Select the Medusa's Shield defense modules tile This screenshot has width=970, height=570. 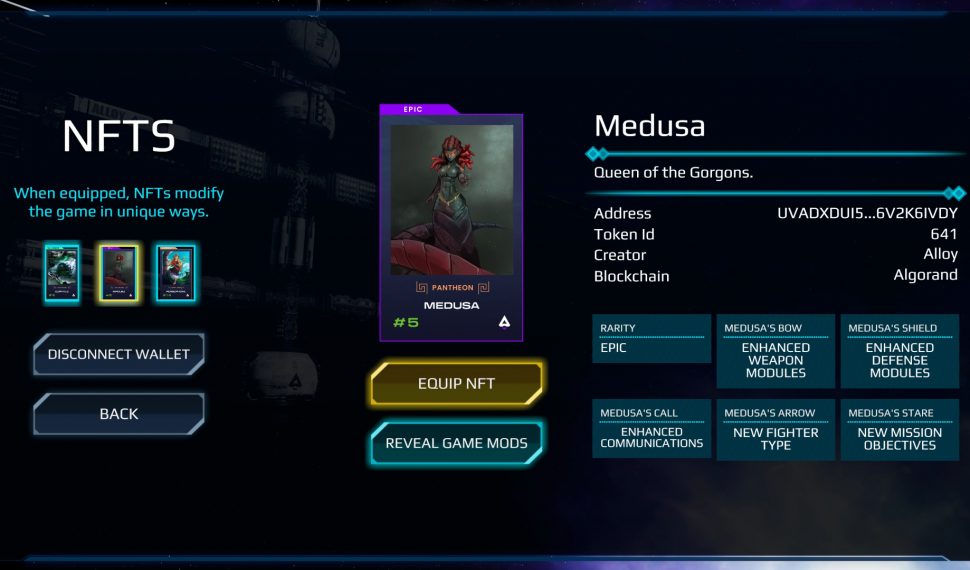point(899,351)
